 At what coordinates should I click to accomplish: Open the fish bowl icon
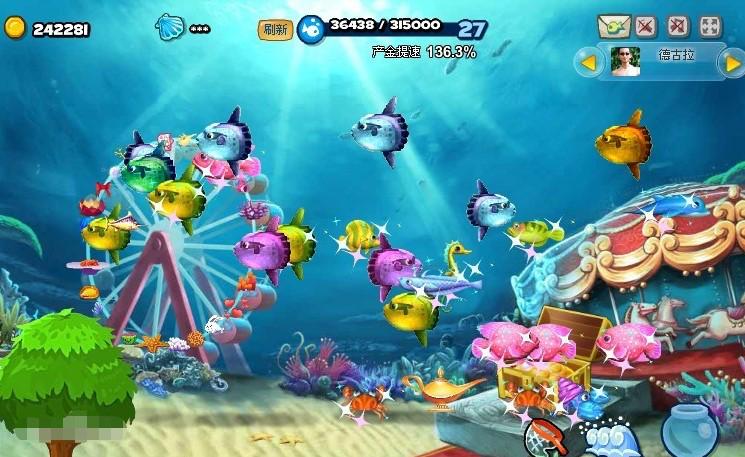pyautogui.click(x=689, y=430)
